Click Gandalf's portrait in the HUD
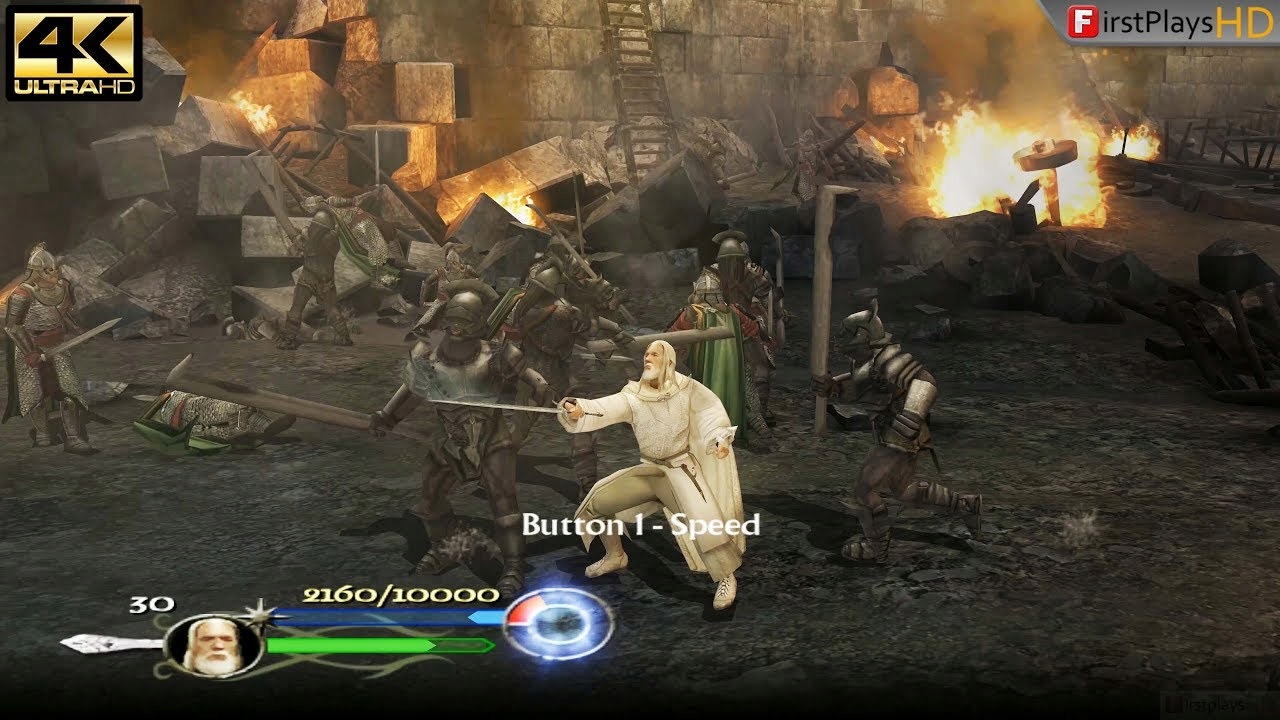This screenshot has width=1280, height=720. [x=212, y=648]
